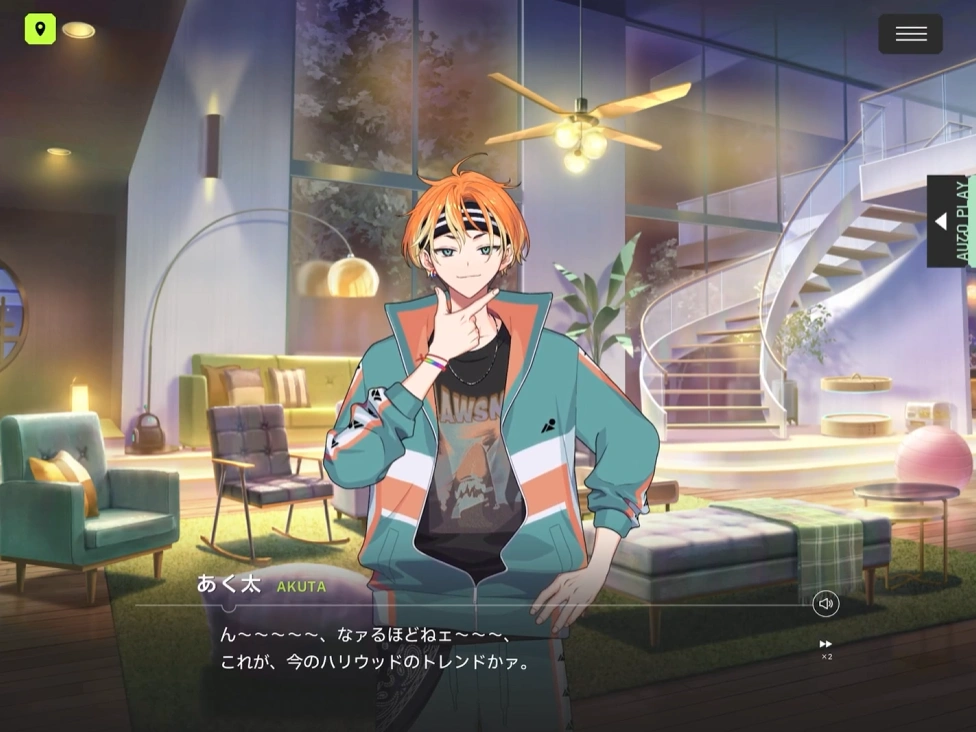Replay voice with the speaker icon

pyautogui.click(x=825, y=604)
